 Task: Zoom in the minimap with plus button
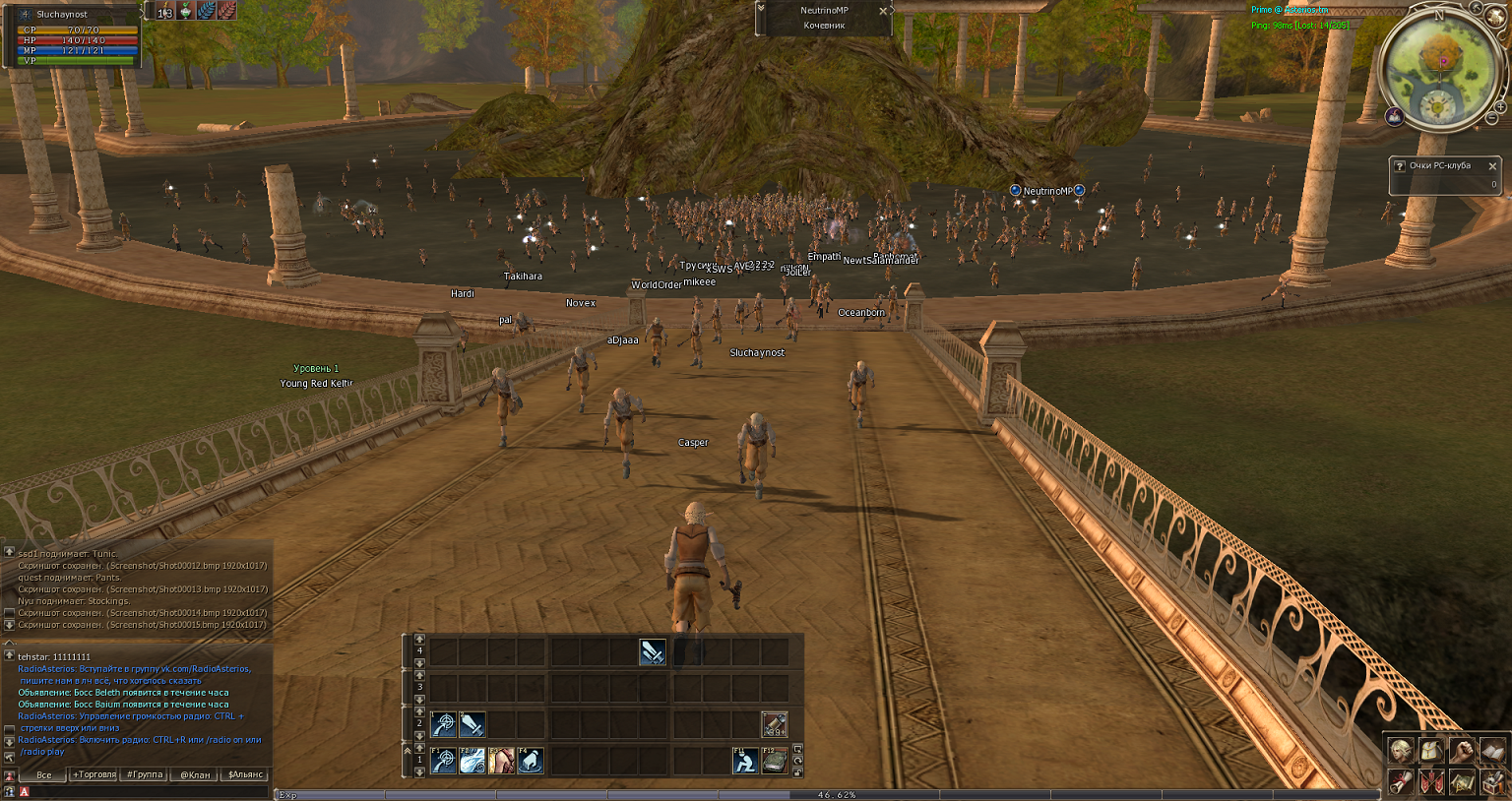(x=1501, y=105)
